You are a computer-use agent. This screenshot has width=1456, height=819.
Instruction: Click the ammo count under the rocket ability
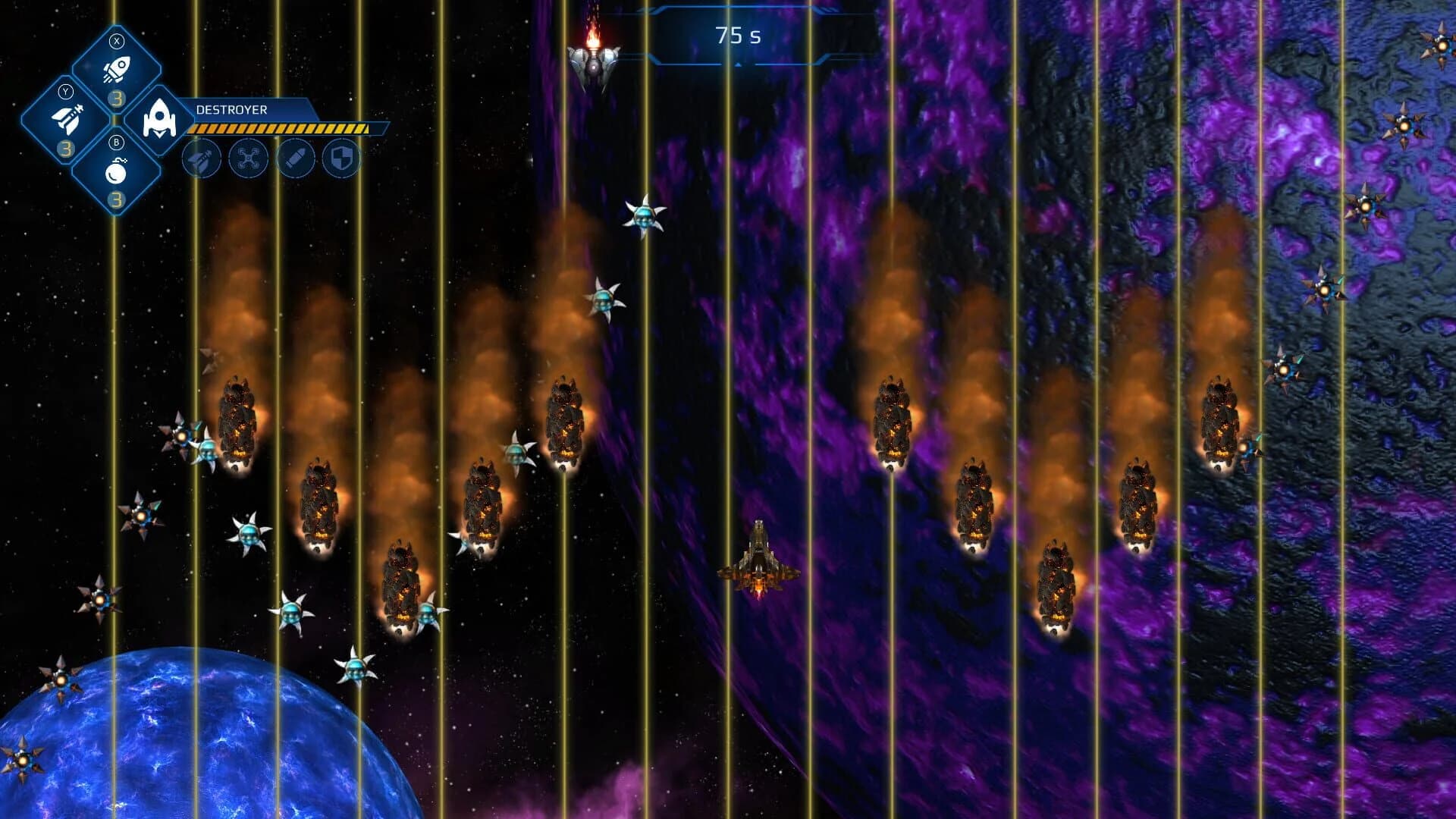(116, 99)
